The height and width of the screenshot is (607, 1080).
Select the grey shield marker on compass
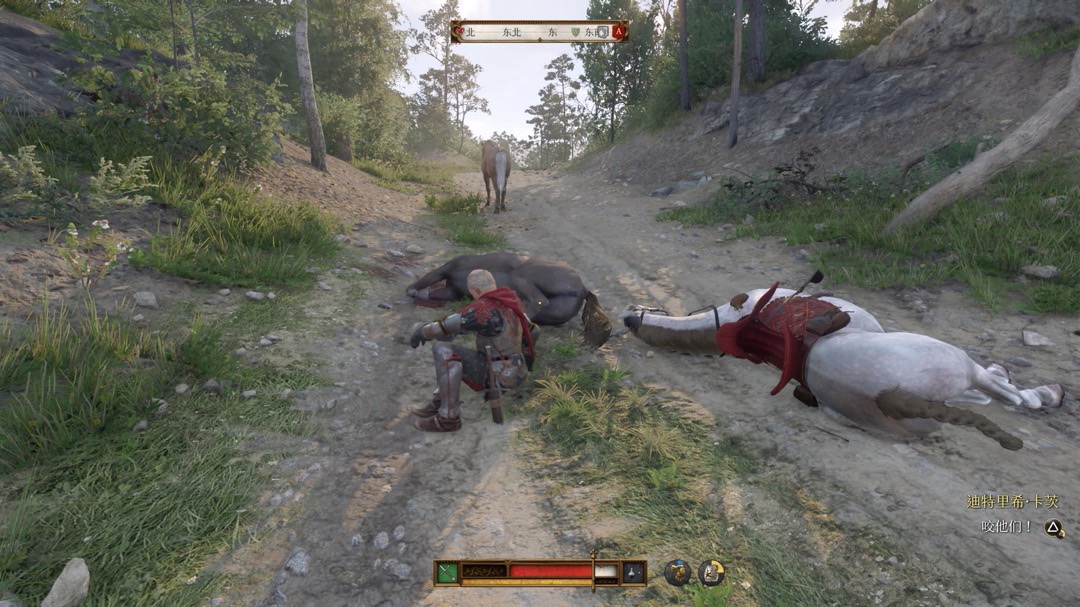click(602, 32)
